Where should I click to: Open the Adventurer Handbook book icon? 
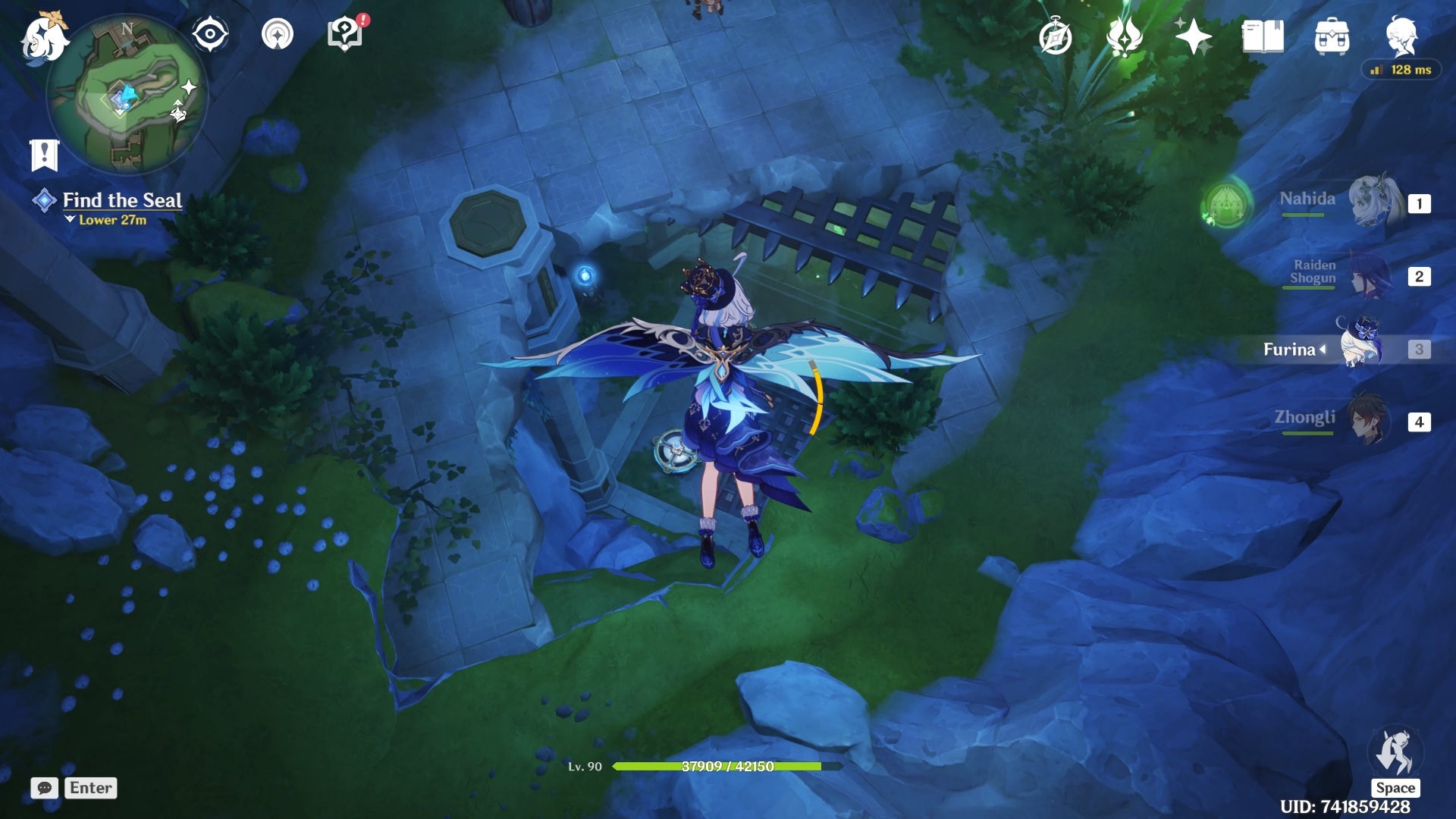click(x=1263, y=37)
